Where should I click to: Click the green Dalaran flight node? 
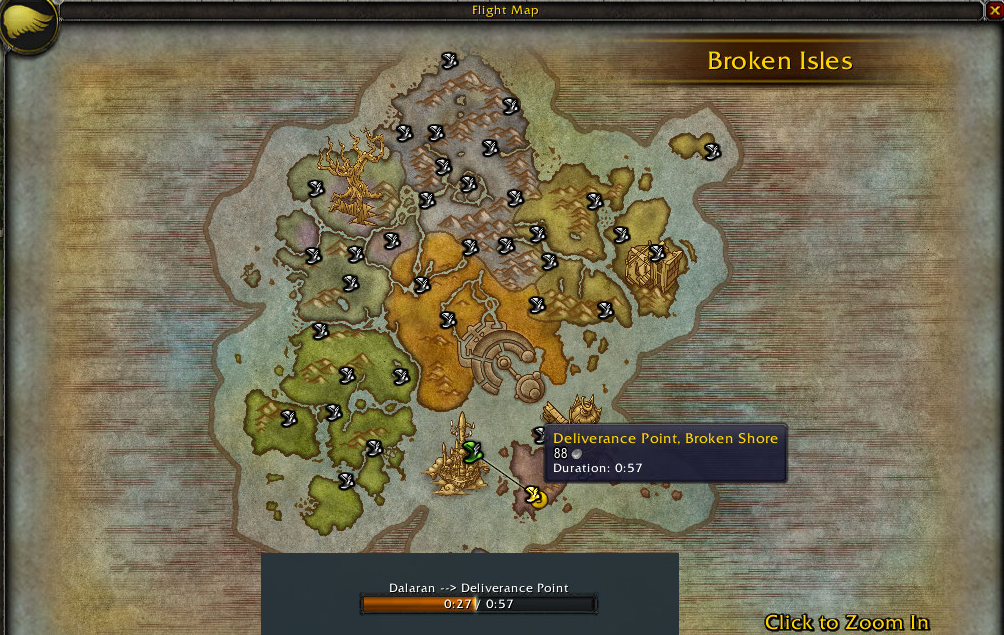[472, 452]
